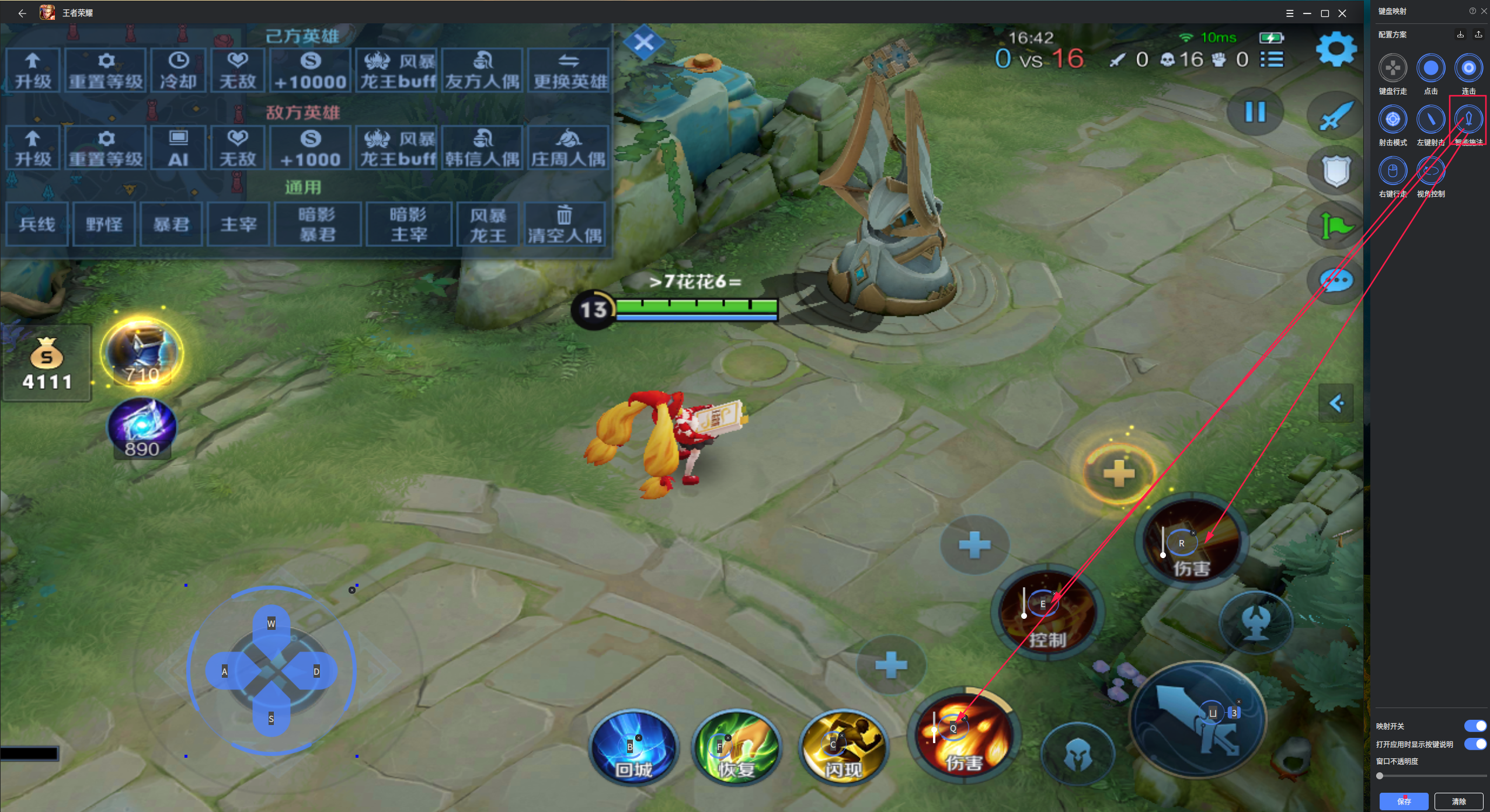This screenshot has height=812, width=1490.
Task: Toggle the enemy hero AI button
Action: [178, 148]
